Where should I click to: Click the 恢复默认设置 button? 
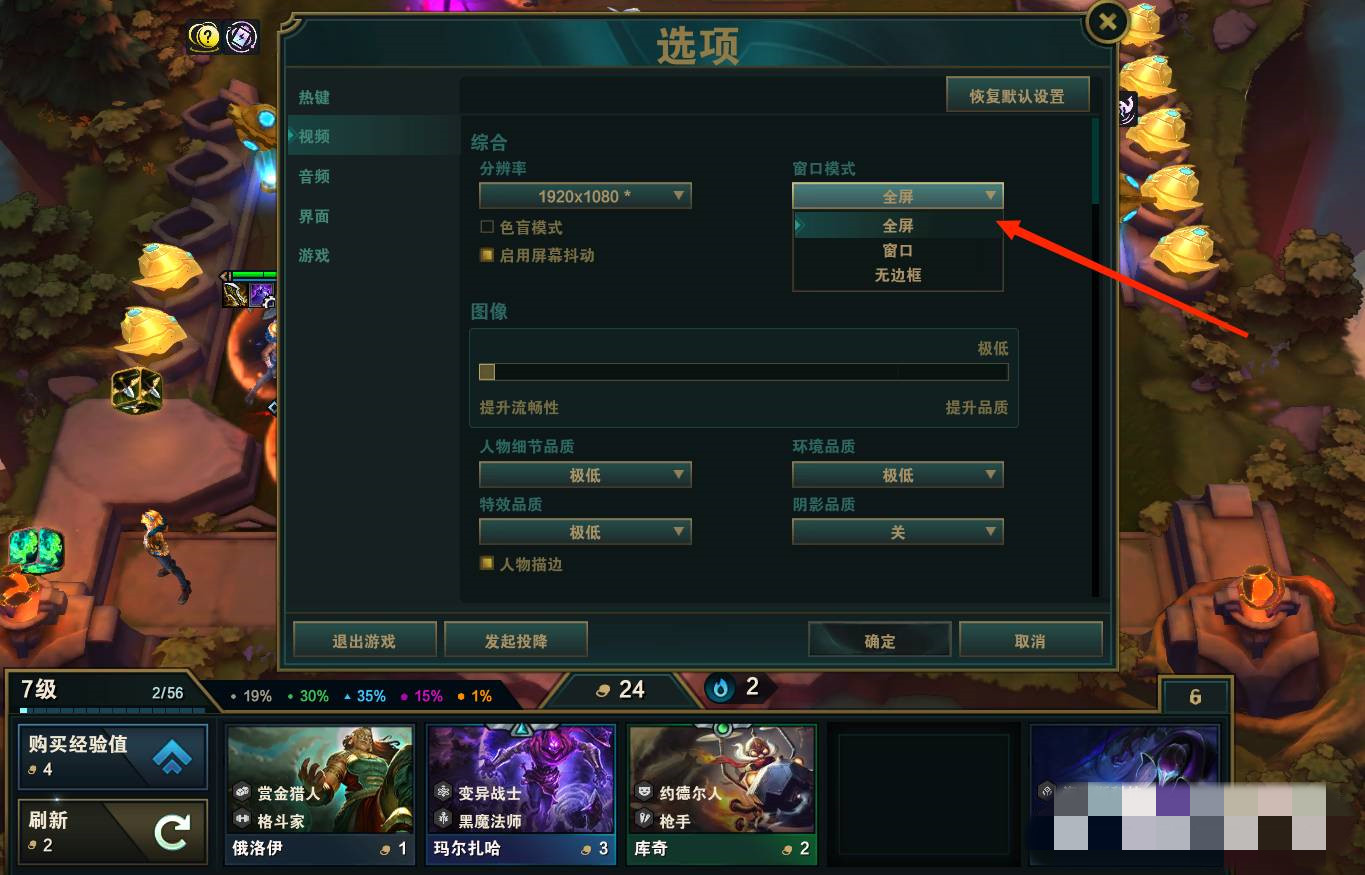click(1018, 94)
